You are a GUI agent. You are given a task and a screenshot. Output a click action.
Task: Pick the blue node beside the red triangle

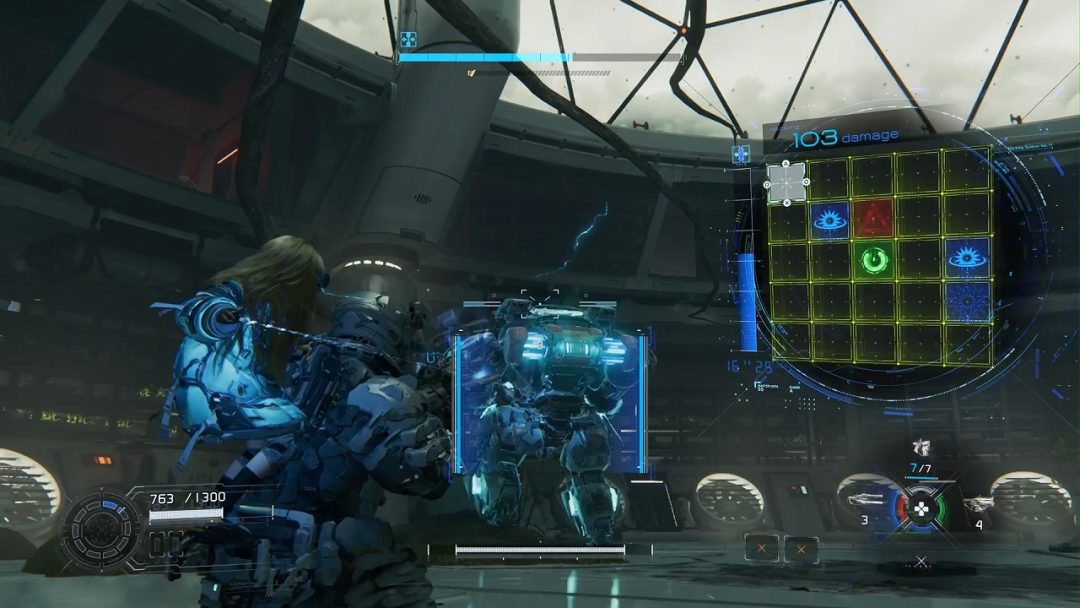pos(828,218)
